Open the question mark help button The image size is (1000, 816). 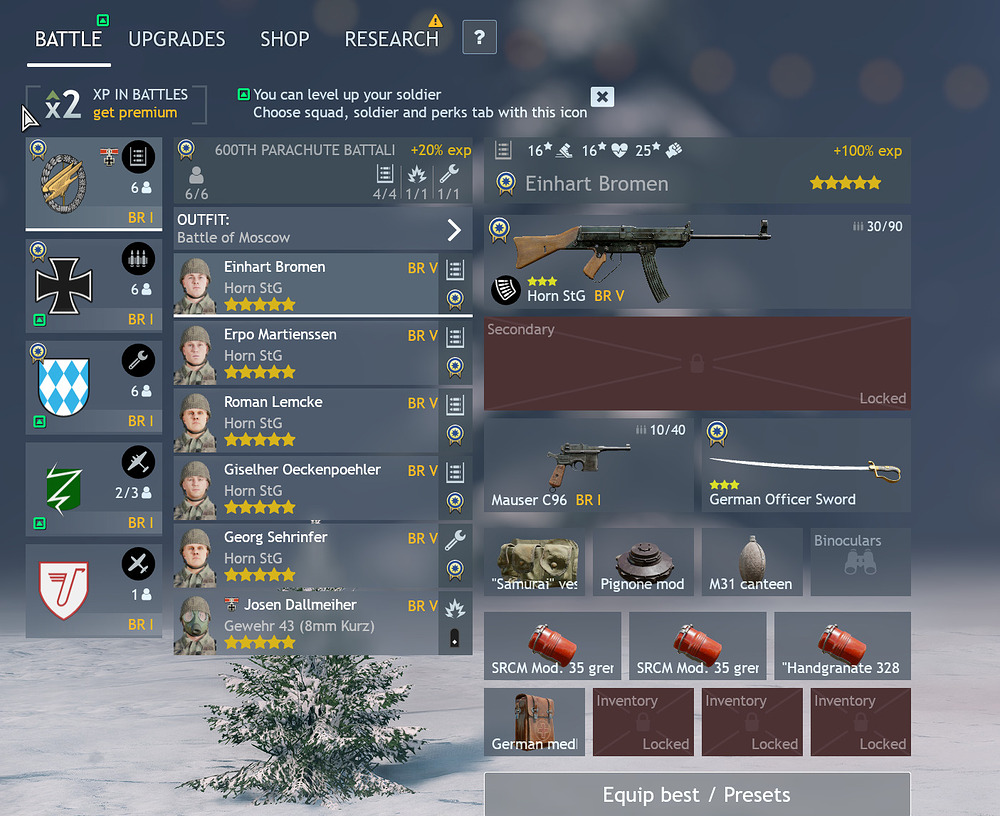point(480,38)
